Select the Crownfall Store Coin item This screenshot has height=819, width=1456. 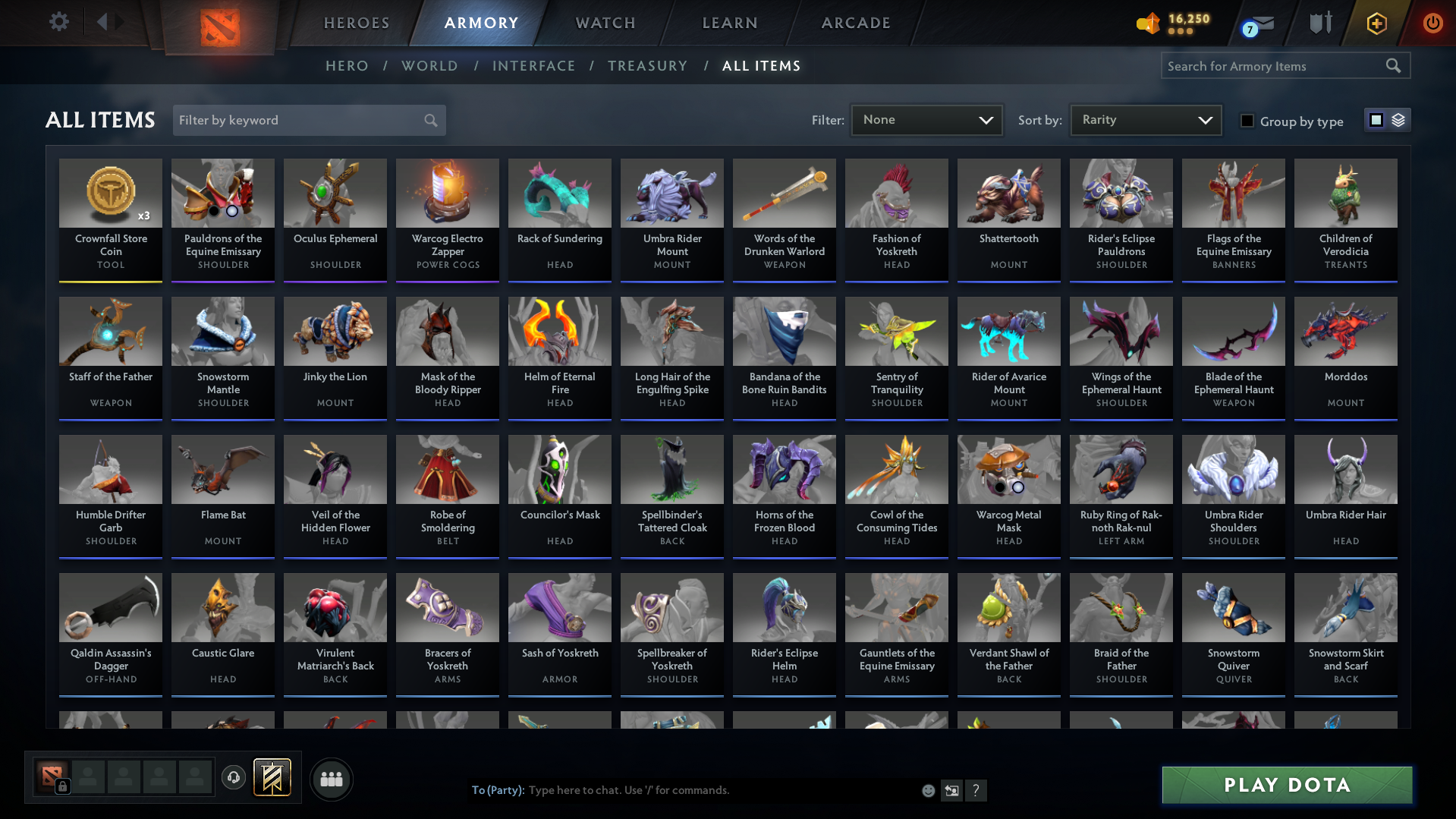pos(110,220)
